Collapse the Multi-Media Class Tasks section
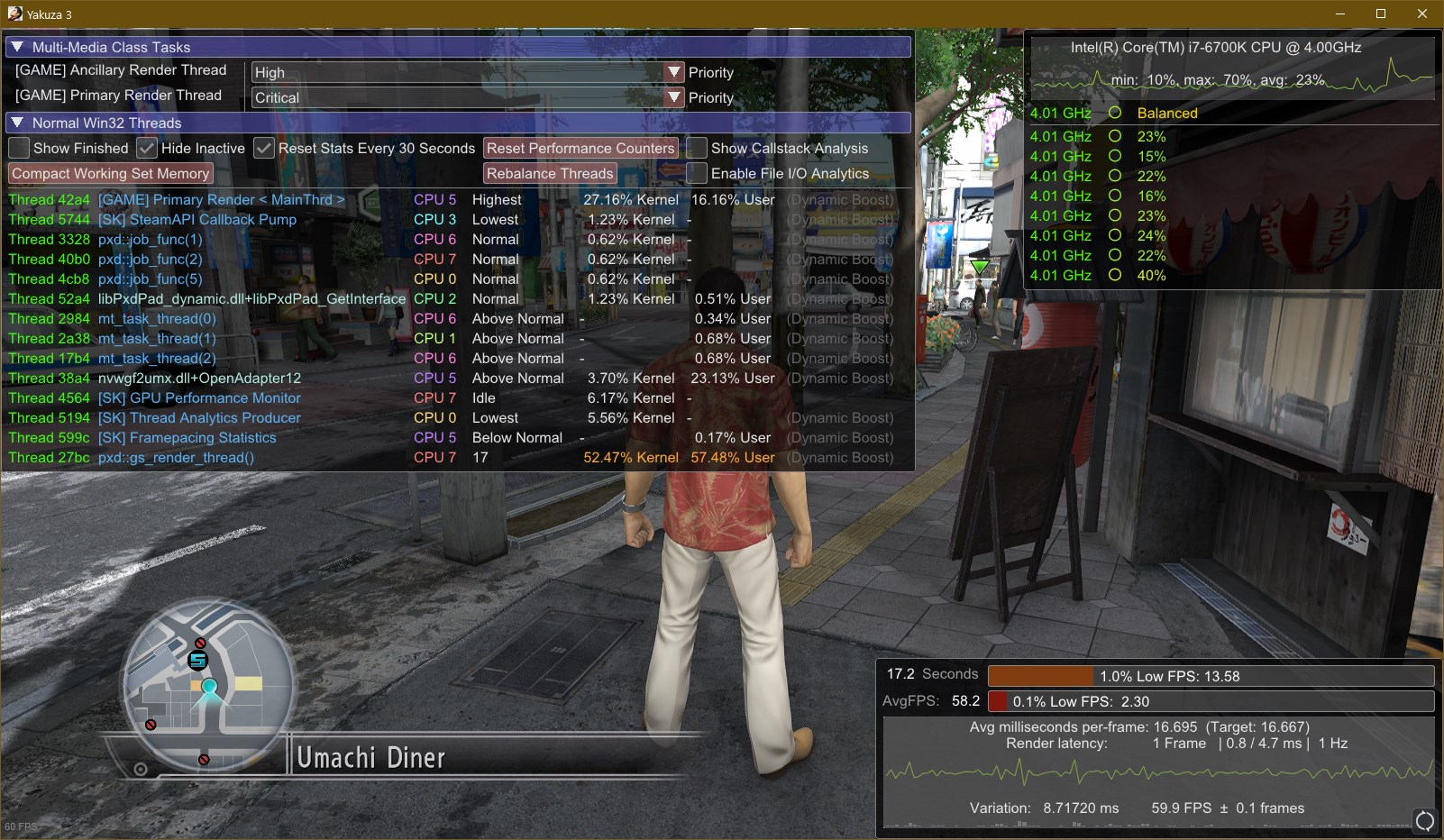The image size is (1444, 840). [17, 47]
